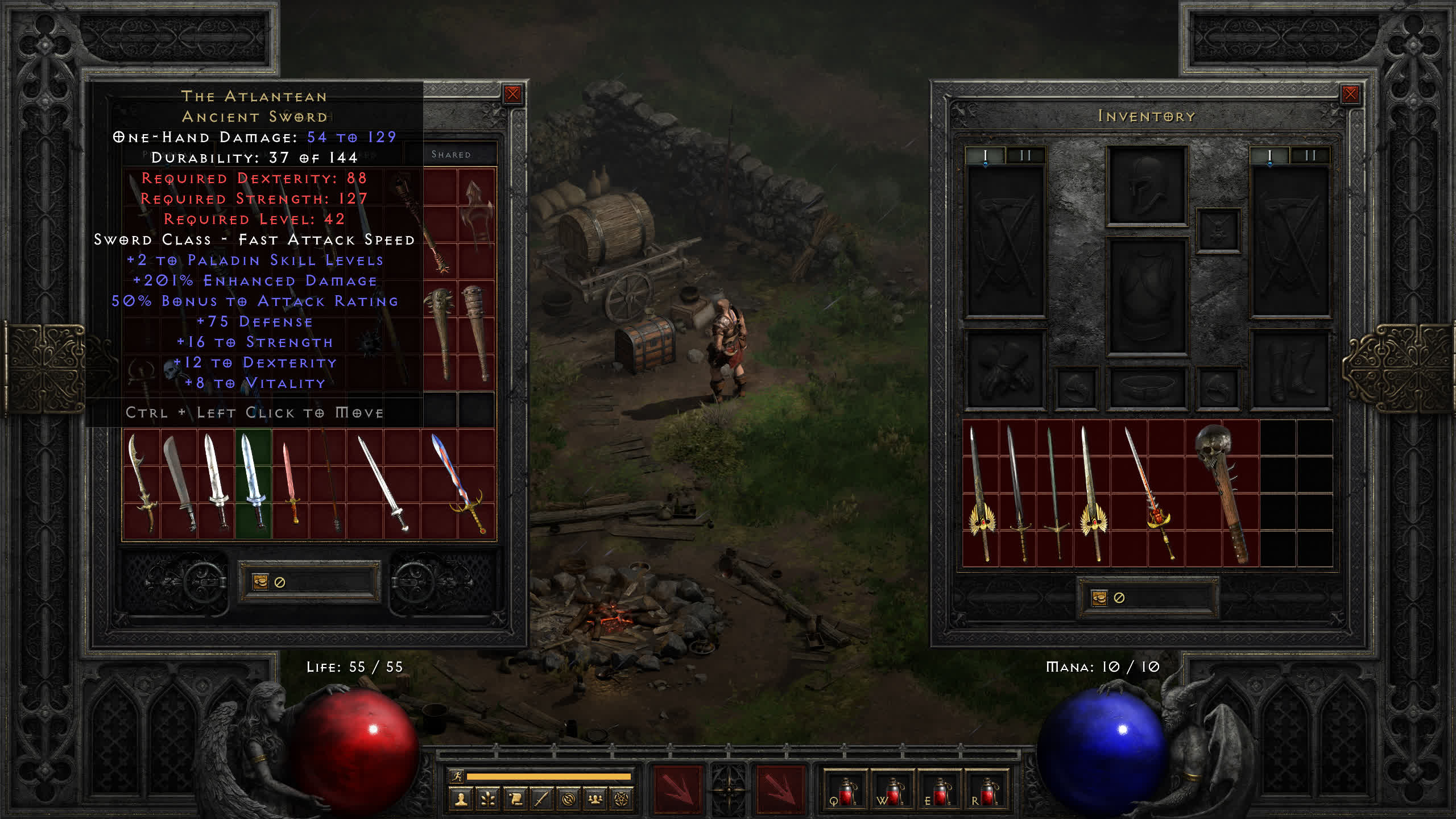Open the pentagram game menu icon
The width and height of the screenshot is (1456, 819).
(622, 800)
